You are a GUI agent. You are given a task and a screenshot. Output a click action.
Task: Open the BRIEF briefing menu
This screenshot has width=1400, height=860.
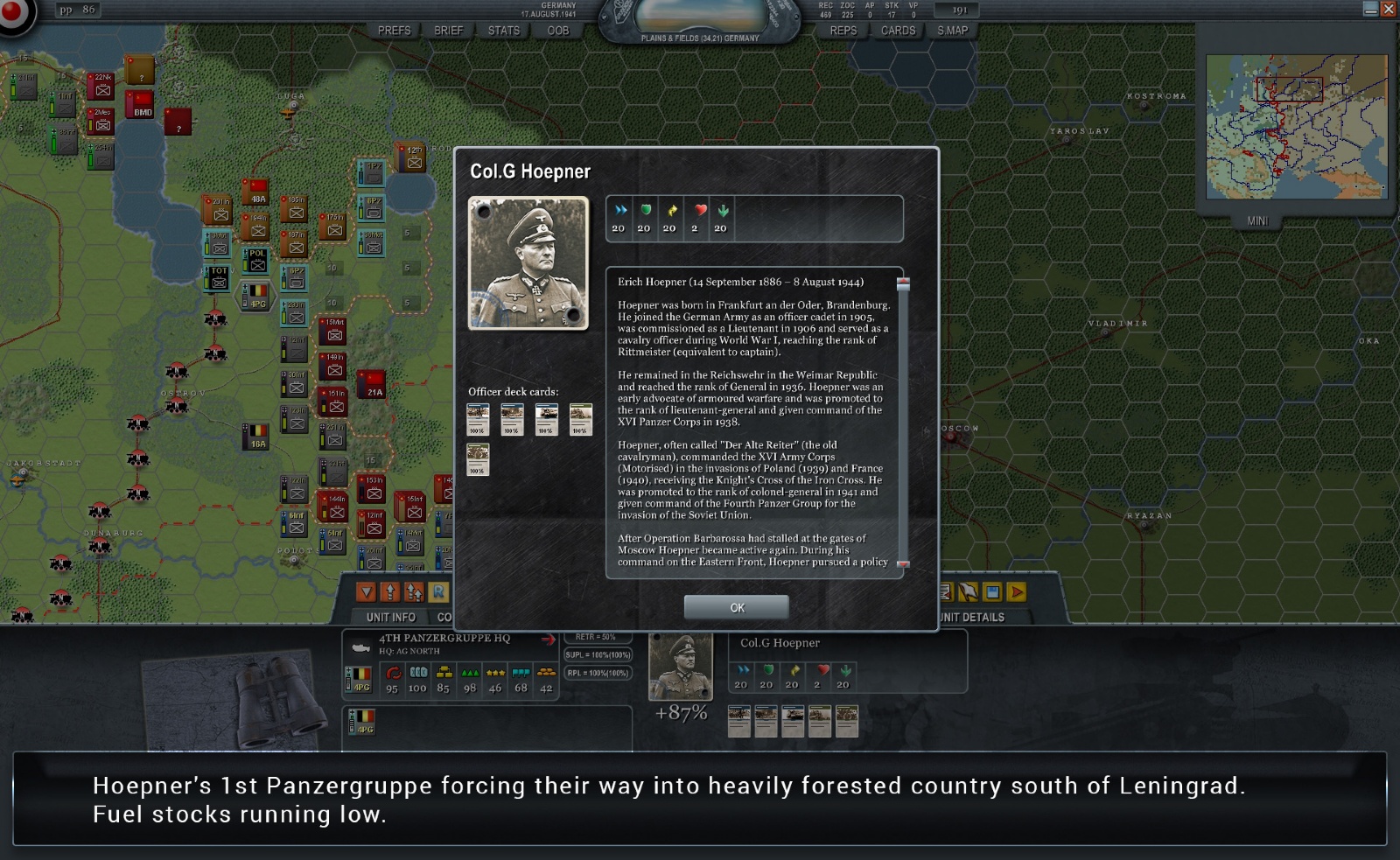coord(448,31)
